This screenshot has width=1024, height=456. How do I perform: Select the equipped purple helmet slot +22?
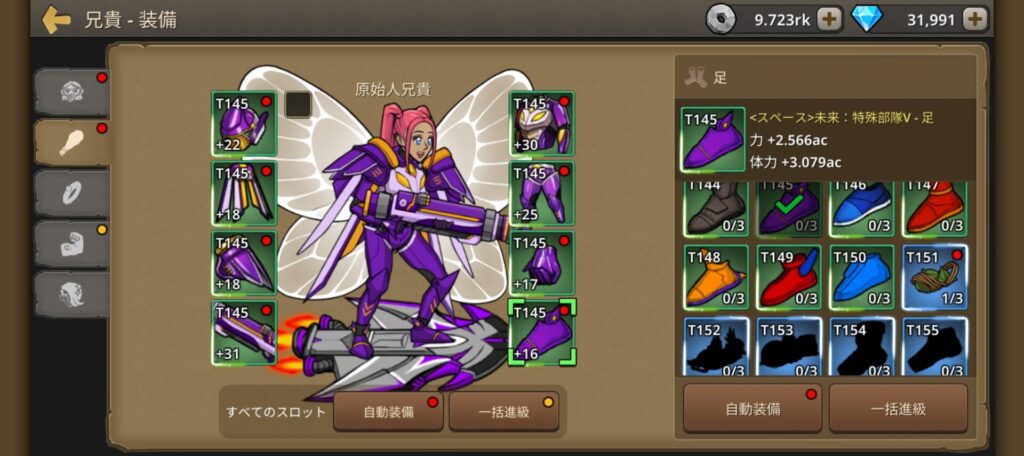[x=244, y=124]
